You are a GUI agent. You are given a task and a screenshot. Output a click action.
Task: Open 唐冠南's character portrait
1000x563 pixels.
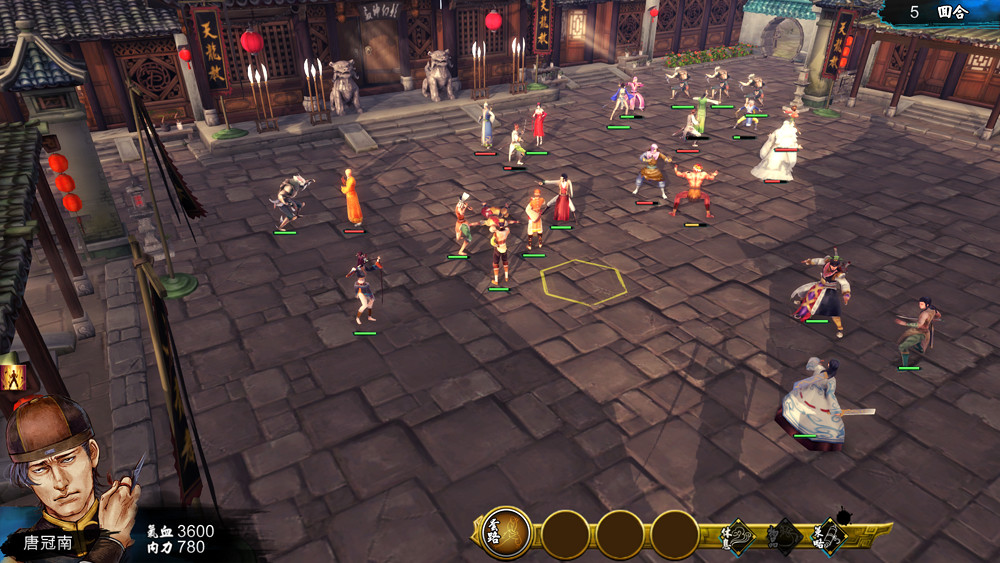pos(55,470)
